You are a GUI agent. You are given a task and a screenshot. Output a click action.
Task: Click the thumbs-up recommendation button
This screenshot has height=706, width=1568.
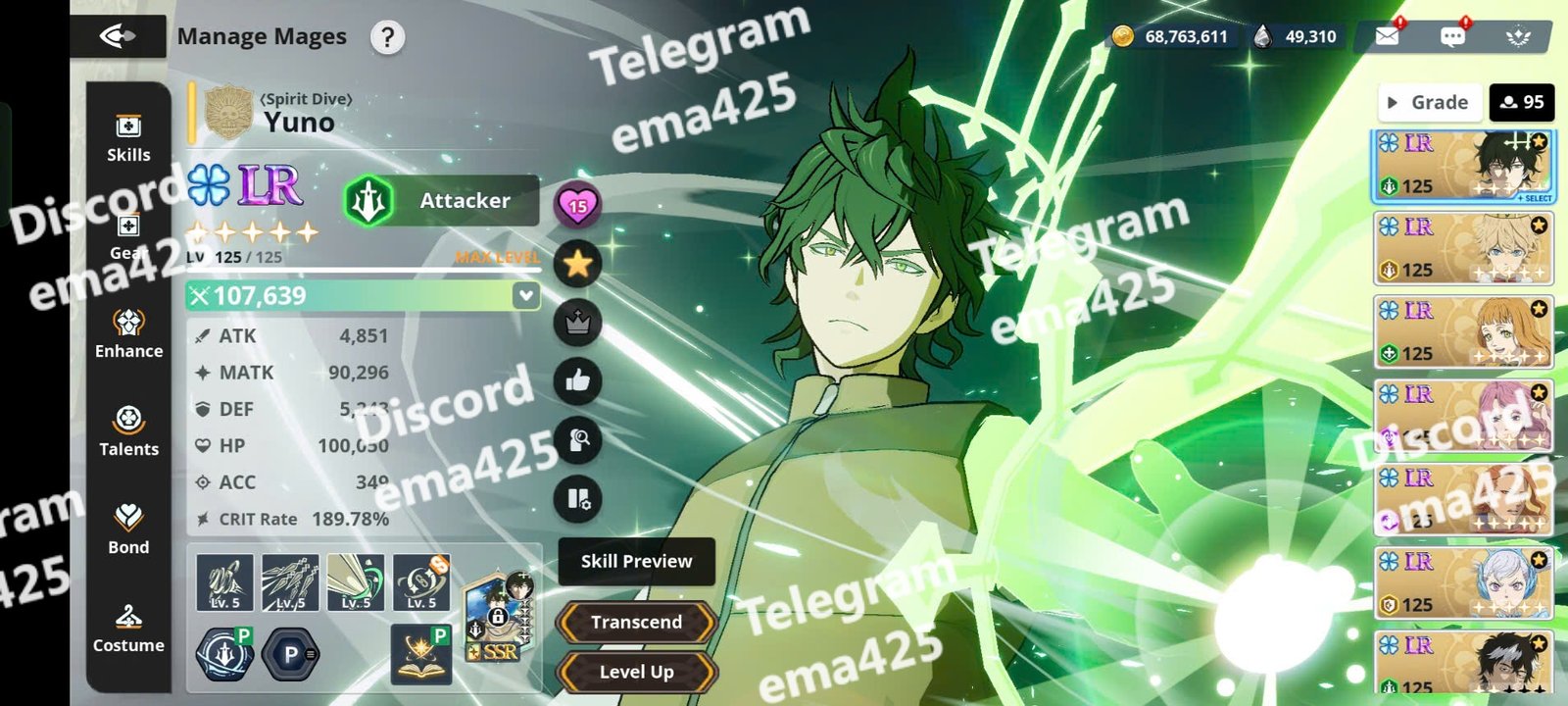coord(578,381)
